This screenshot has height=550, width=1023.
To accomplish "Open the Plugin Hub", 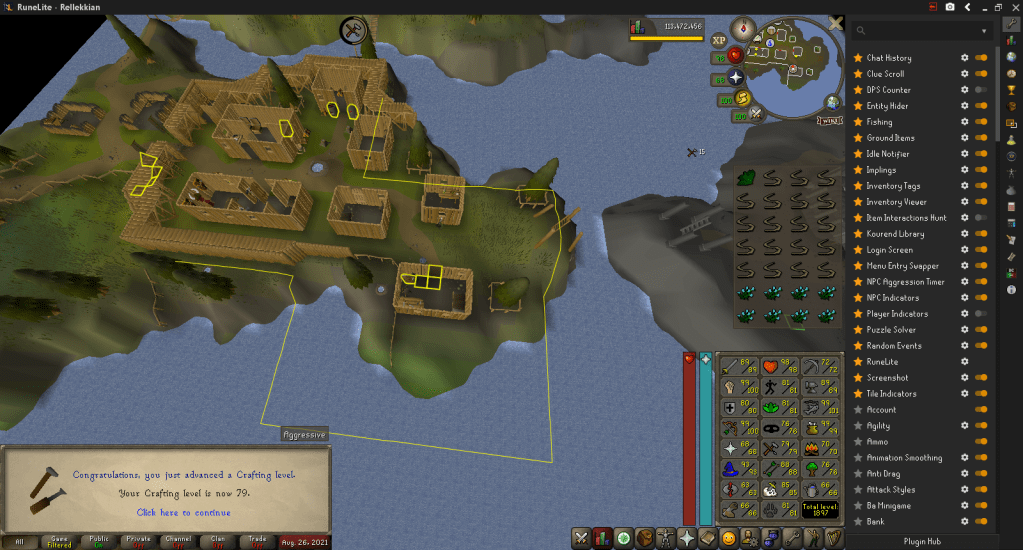I will pos(924,541).
